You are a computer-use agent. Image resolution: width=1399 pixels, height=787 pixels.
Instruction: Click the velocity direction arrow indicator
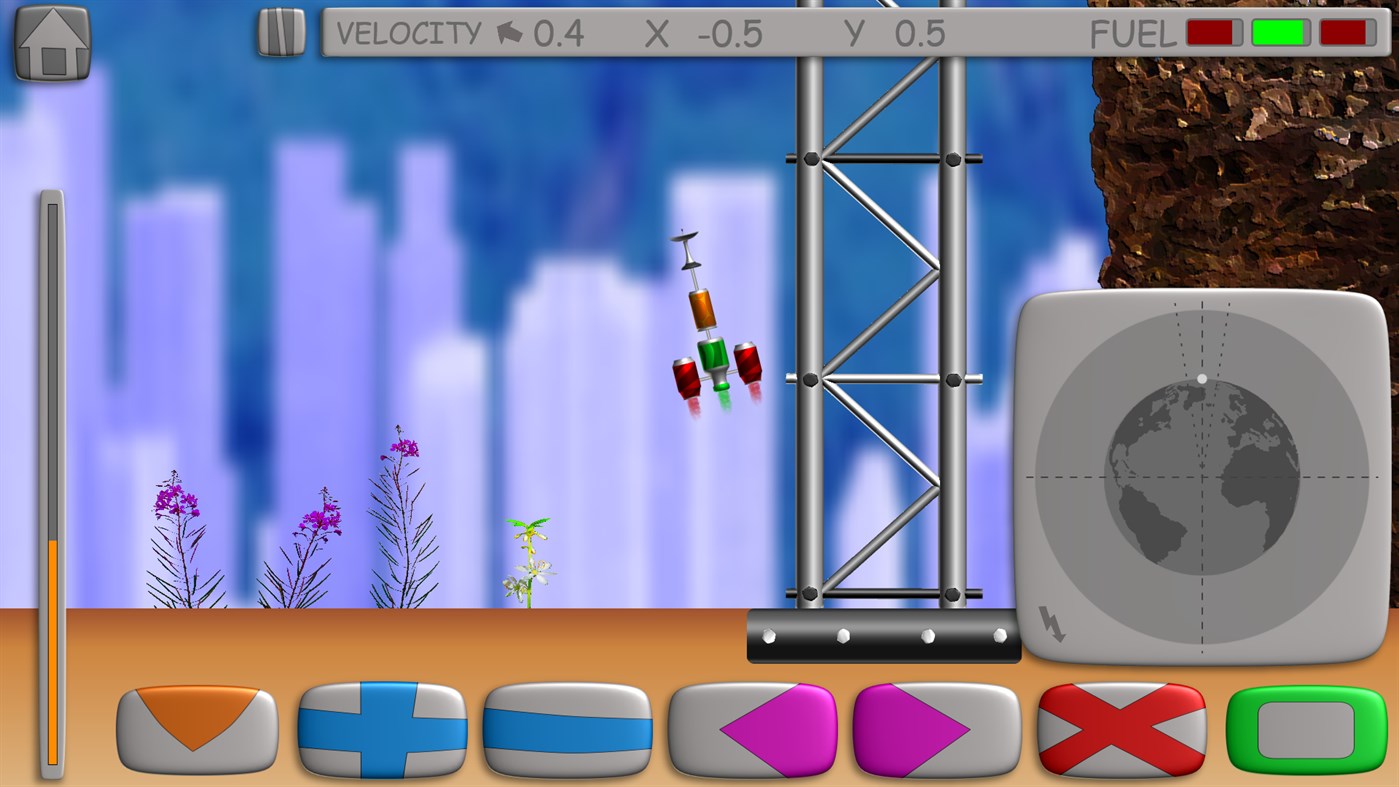pyautogui.click(x=508, y=32)
